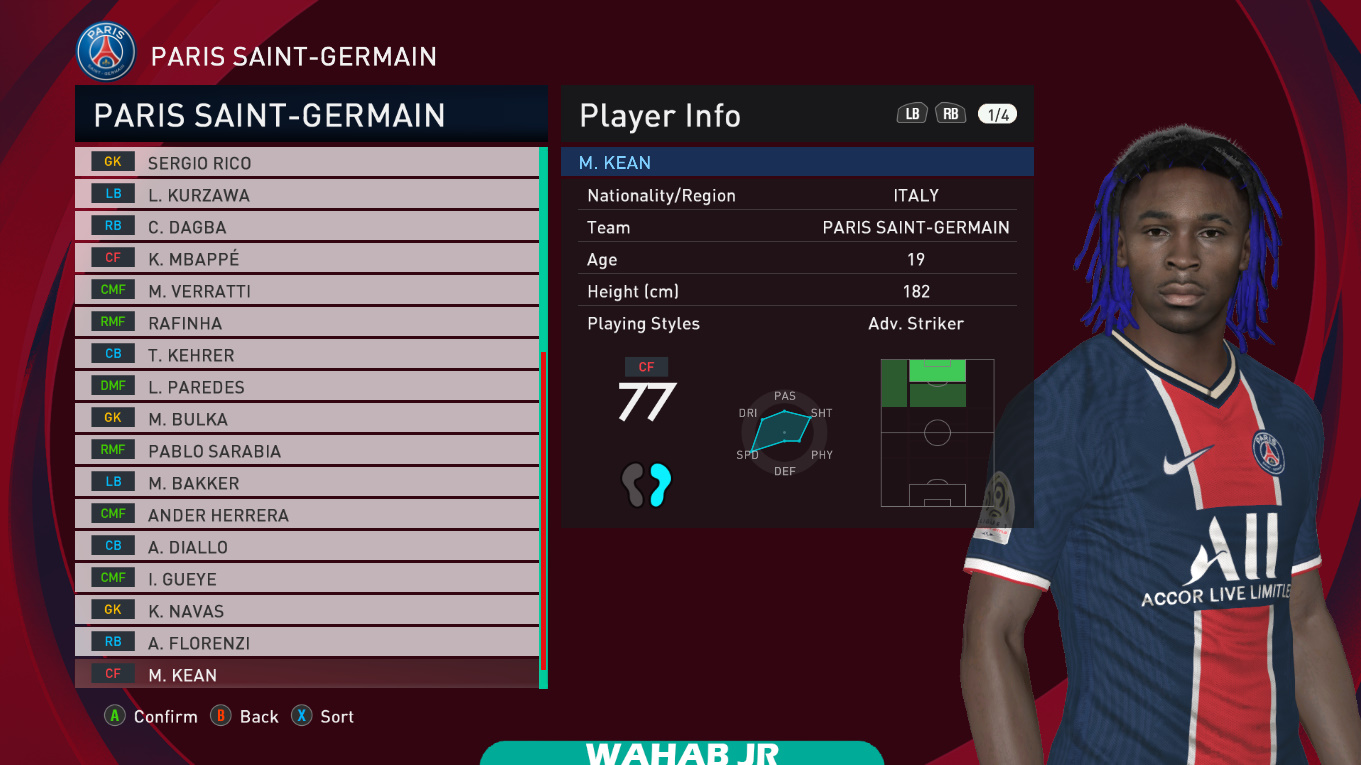Select A. Diallo in the roster
Image resolution: width=1361 pixels, height=765 pixels.
(x=306, y=547)
